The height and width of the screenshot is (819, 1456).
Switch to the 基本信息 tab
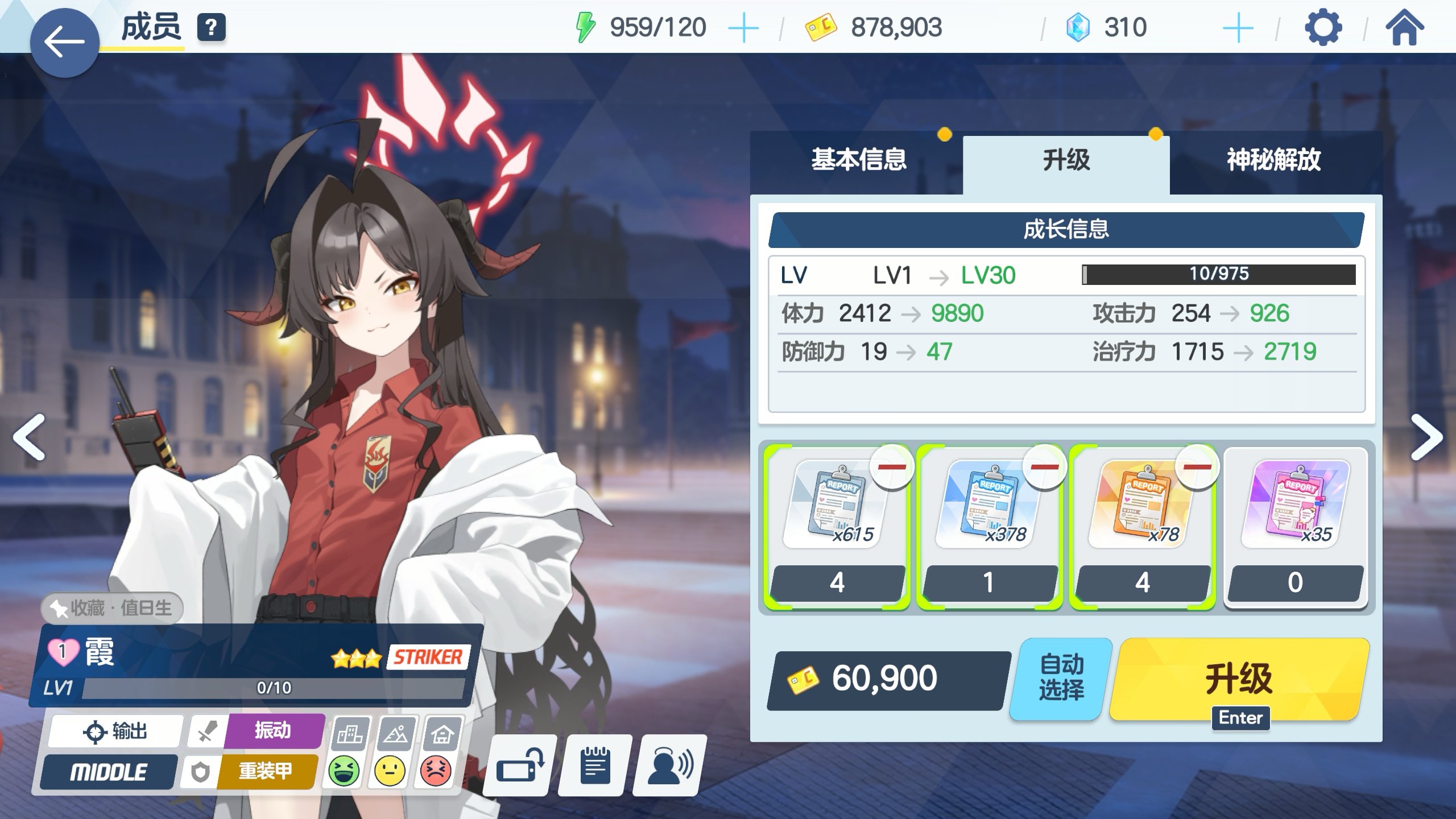tap(858, 160)
